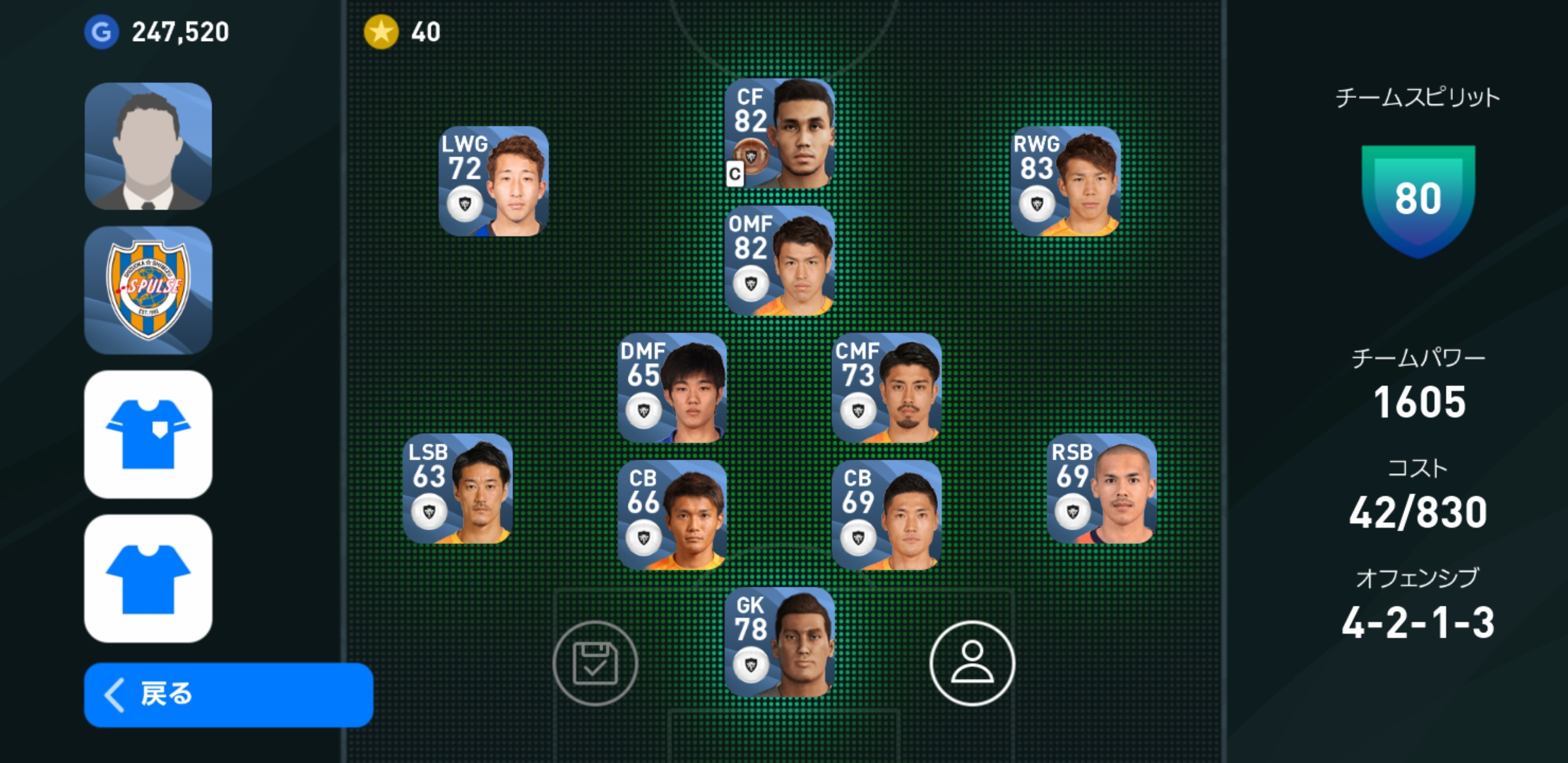Pick the LWG 72 player card

click(494, 182)
